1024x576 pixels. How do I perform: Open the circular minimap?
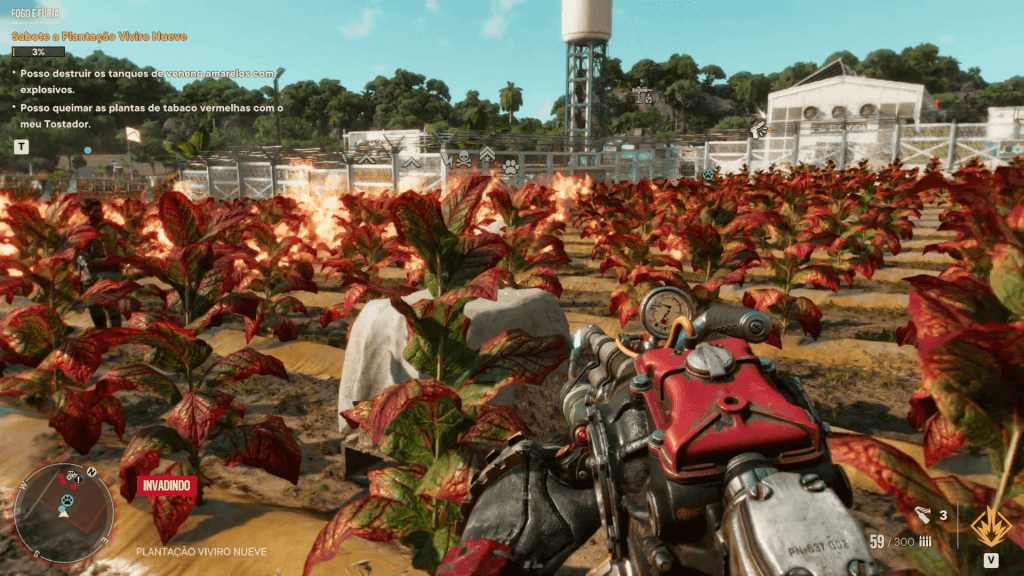point(64,512)
